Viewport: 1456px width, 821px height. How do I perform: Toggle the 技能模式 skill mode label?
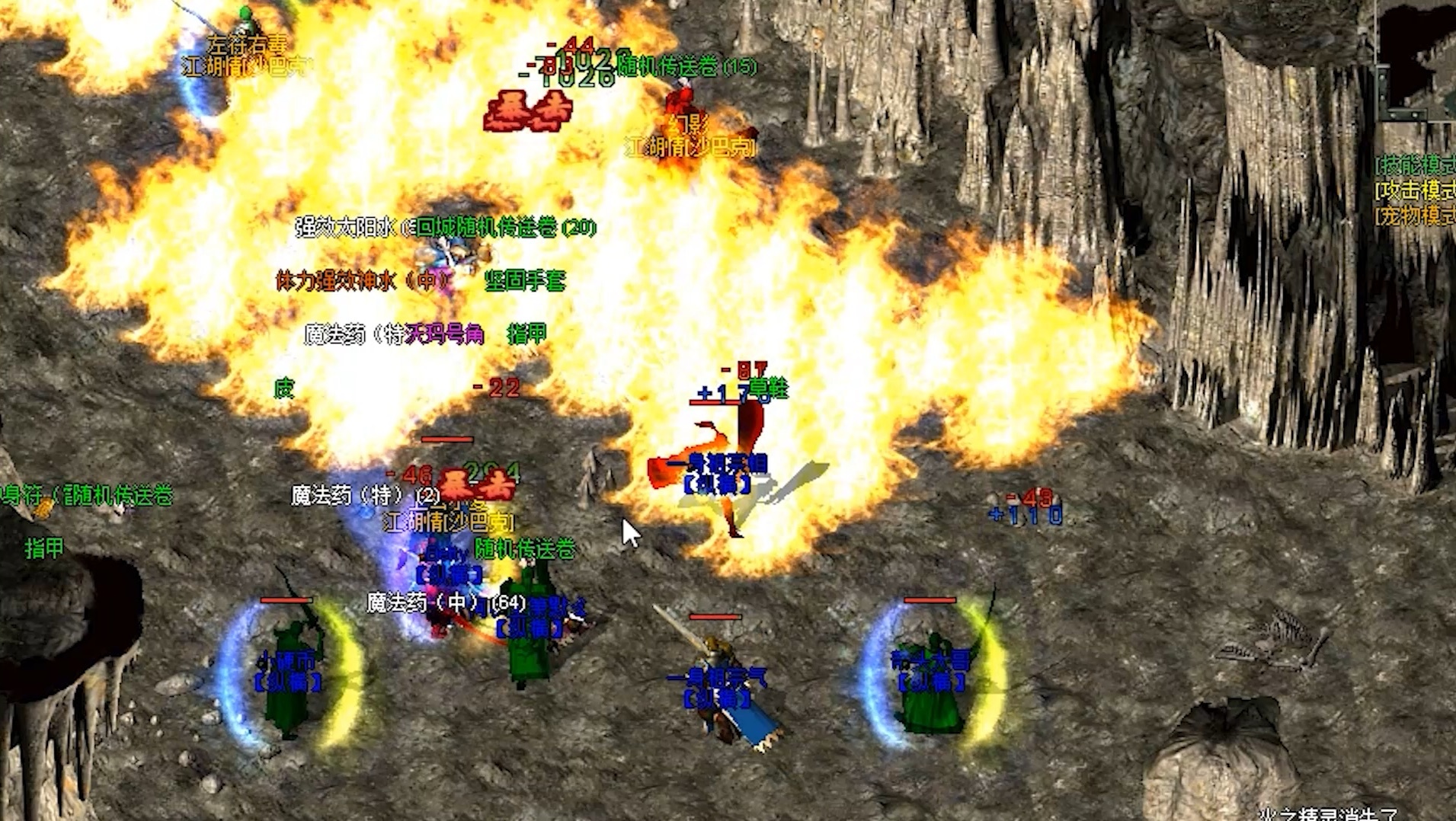1416,165
